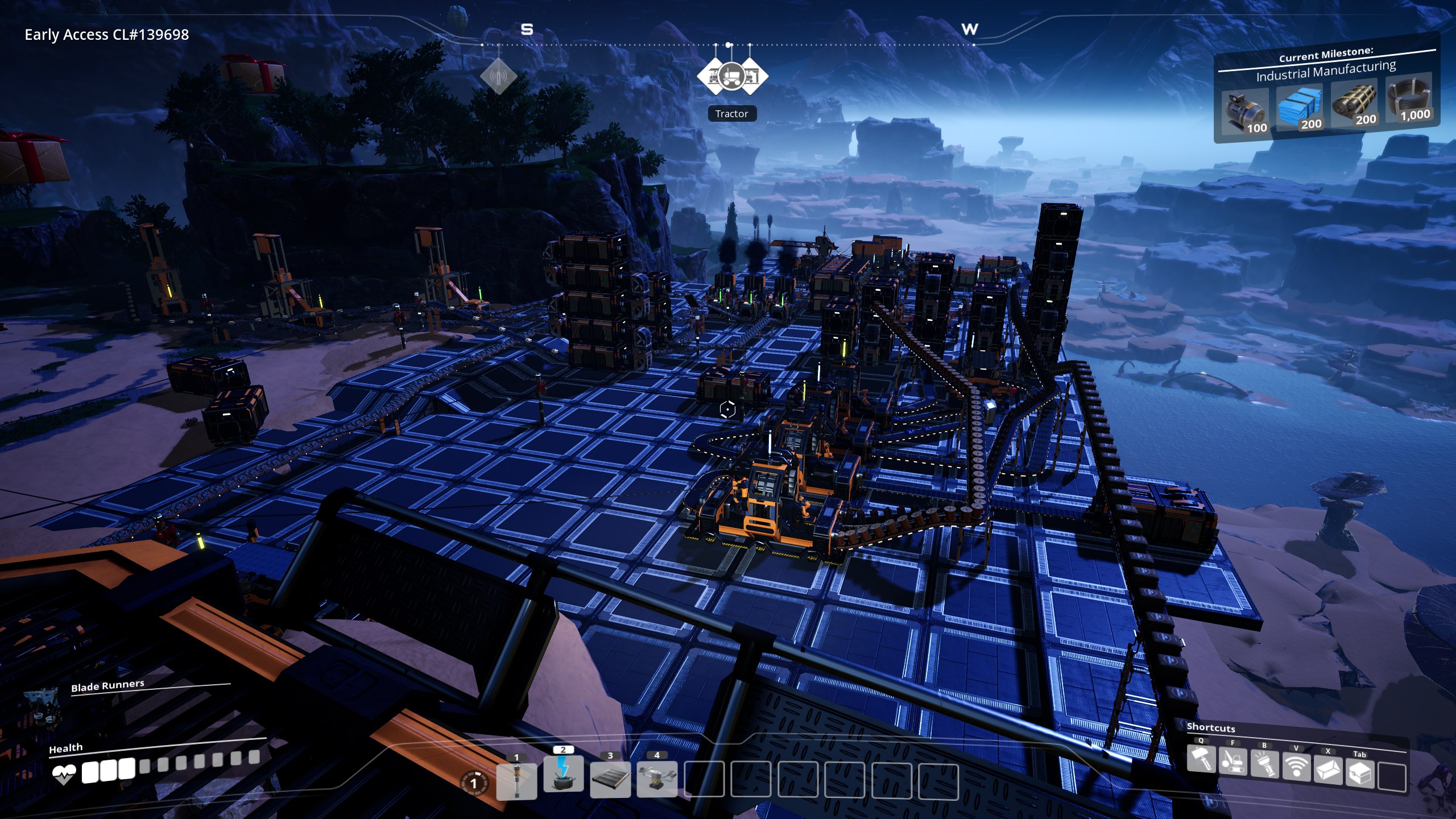The height and width of the screenshot is (819, 1456).
Task: Toggle the flashlight shortcut
Action: (1264, 765)
